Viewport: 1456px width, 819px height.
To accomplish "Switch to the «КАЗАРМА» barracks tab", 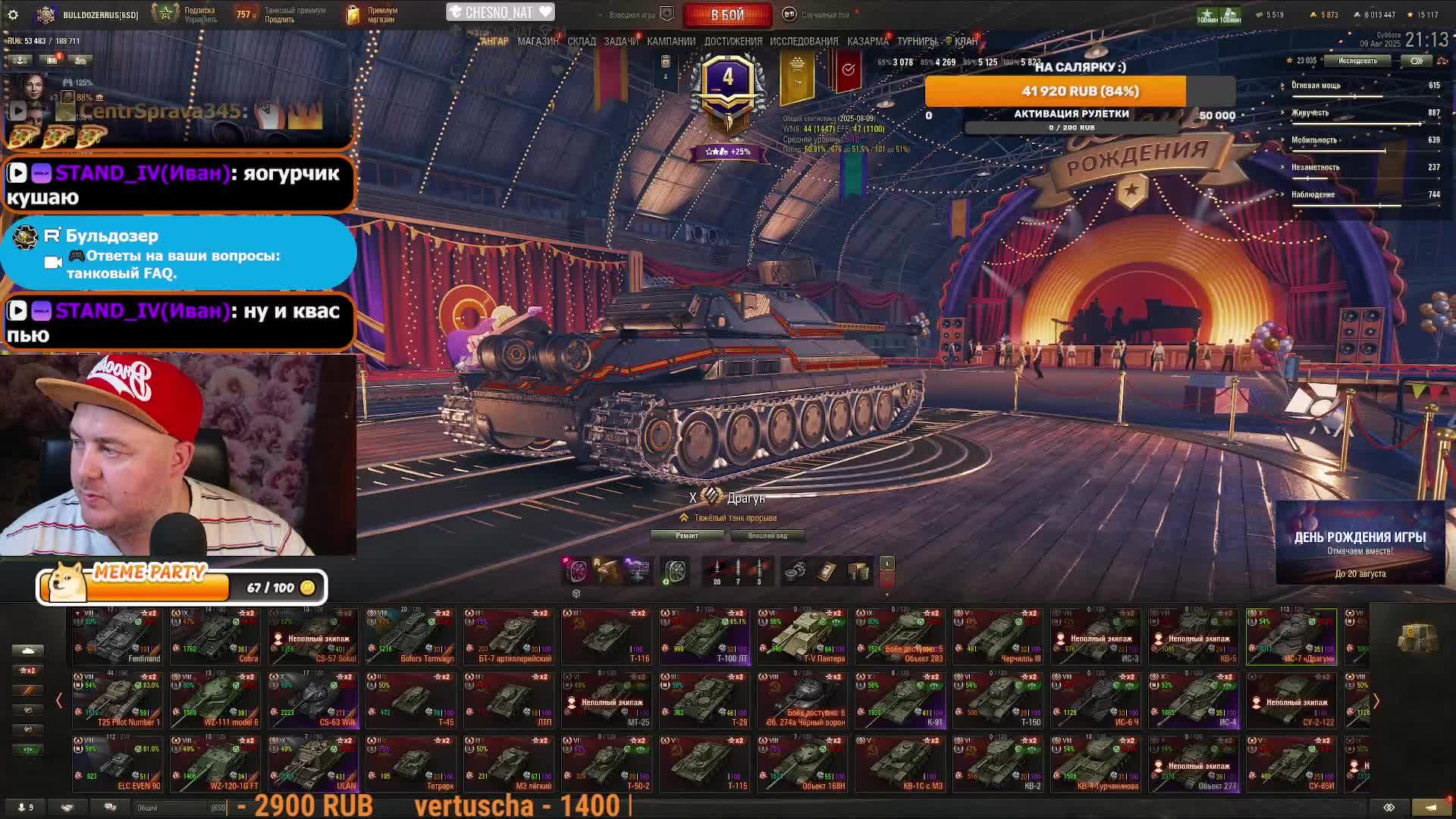I will (x=867, y=41).
